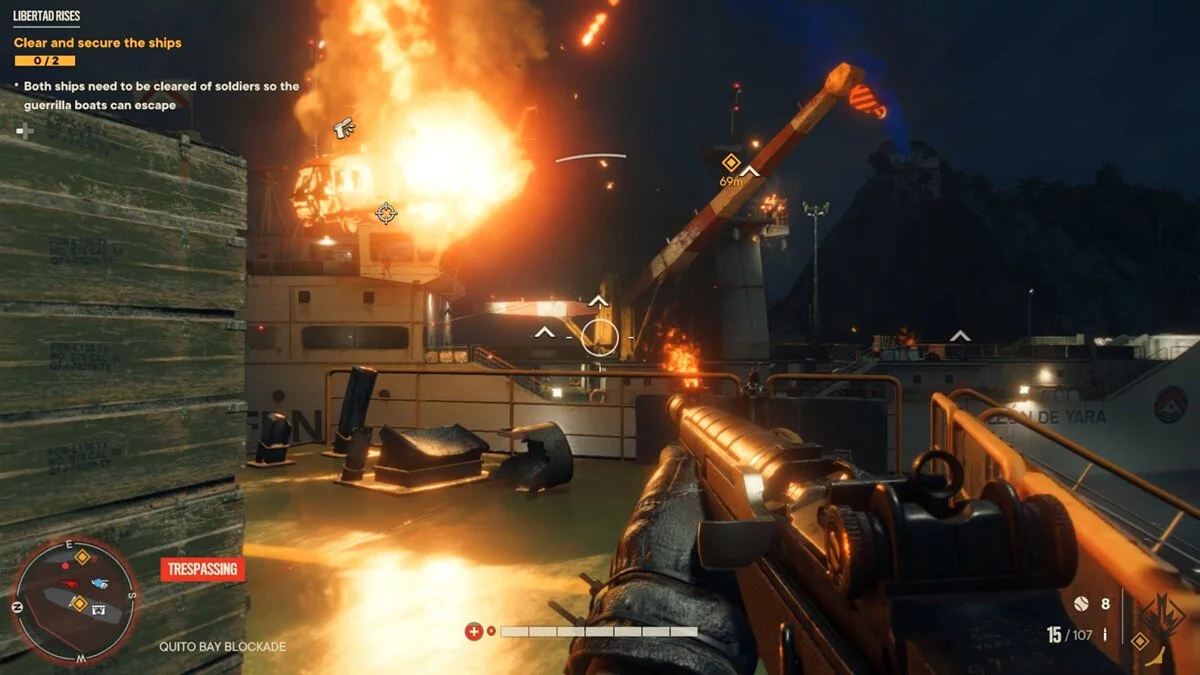Select the Clear and secure the ships objective
The width and height of the screenshot is (1200, 675).
pos(97,43)
